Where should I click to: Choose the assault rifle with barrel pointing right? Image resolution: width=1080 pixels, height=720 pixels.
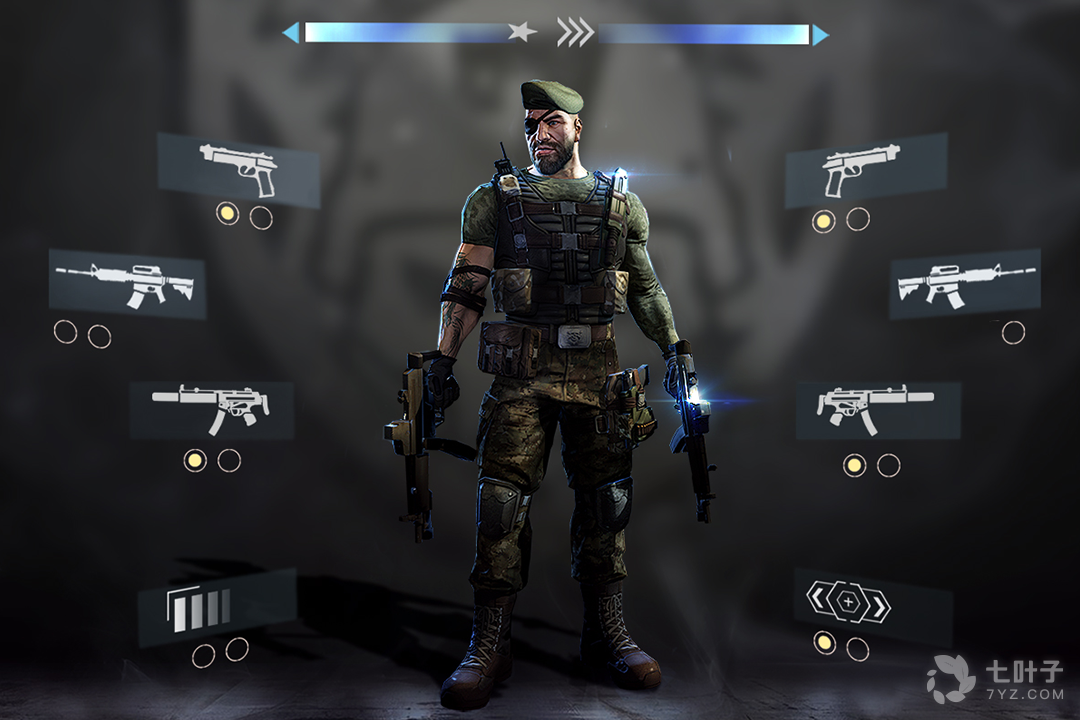tap(964, 283)
